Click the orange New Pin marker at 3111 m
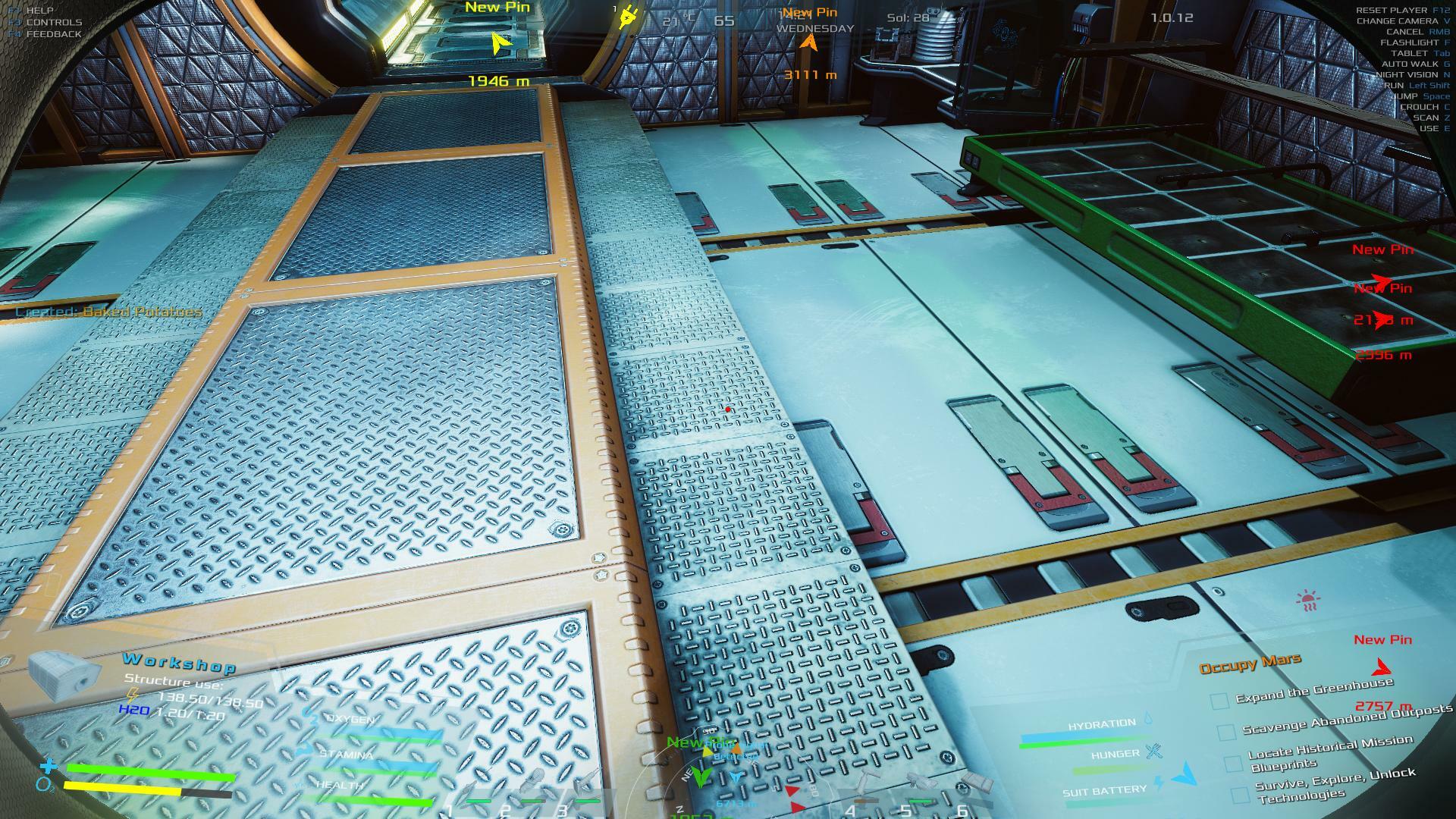This screenshot has height=819, width=1456. coord(809,42)
